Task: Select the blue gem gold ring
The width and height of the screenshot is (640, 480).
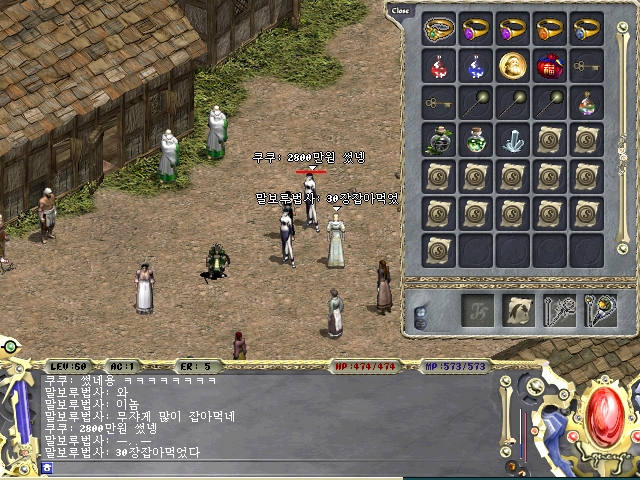Action: [x=587, y=29]
